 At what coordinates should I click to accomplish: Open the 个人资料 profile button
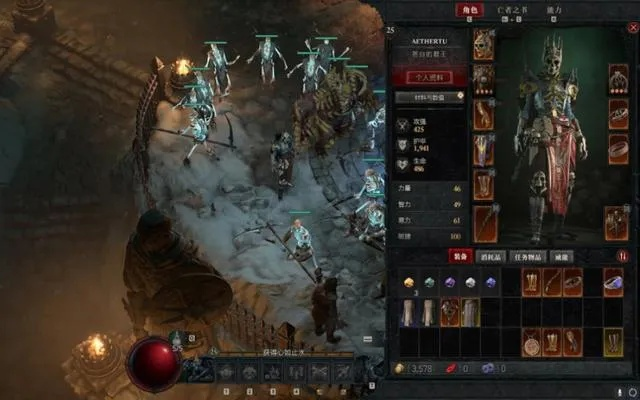(431, 77)
